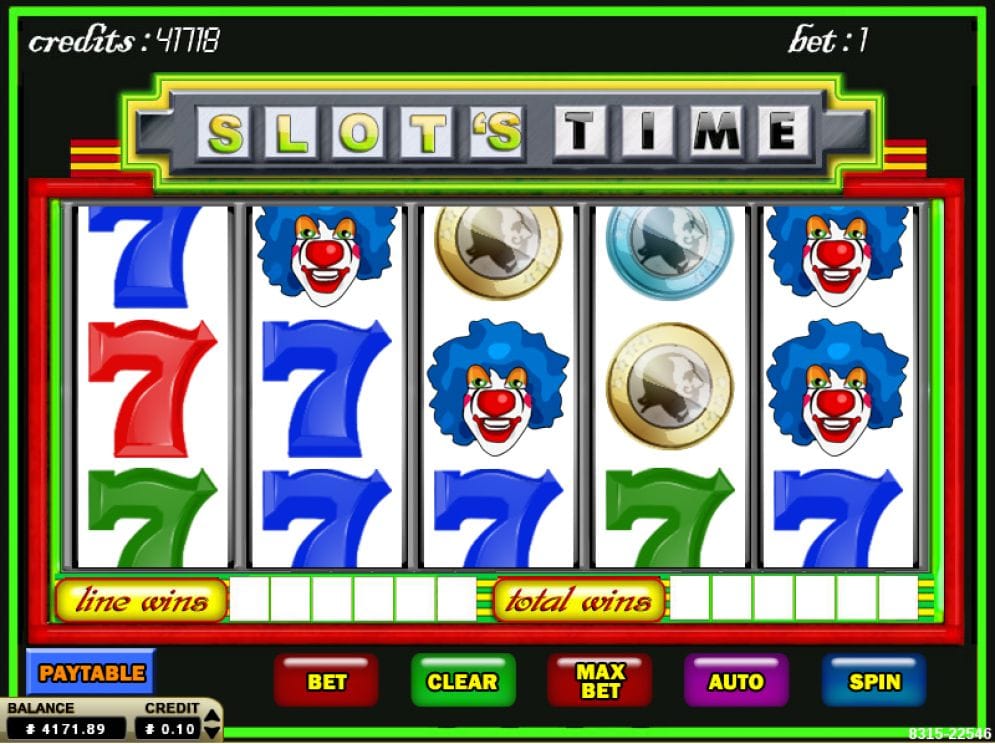
Task: Click the red BET button
Action: click(x=326, y=681)
